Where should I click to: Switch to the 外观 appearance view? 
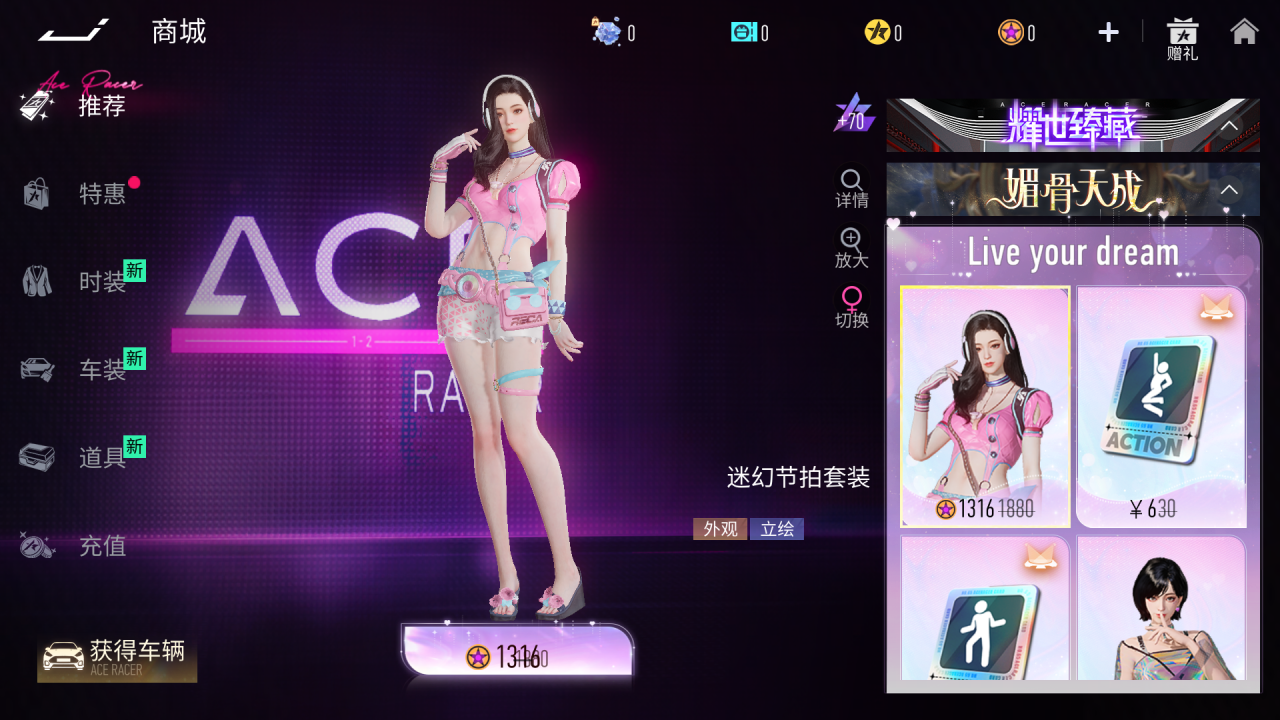click(720, 529)
